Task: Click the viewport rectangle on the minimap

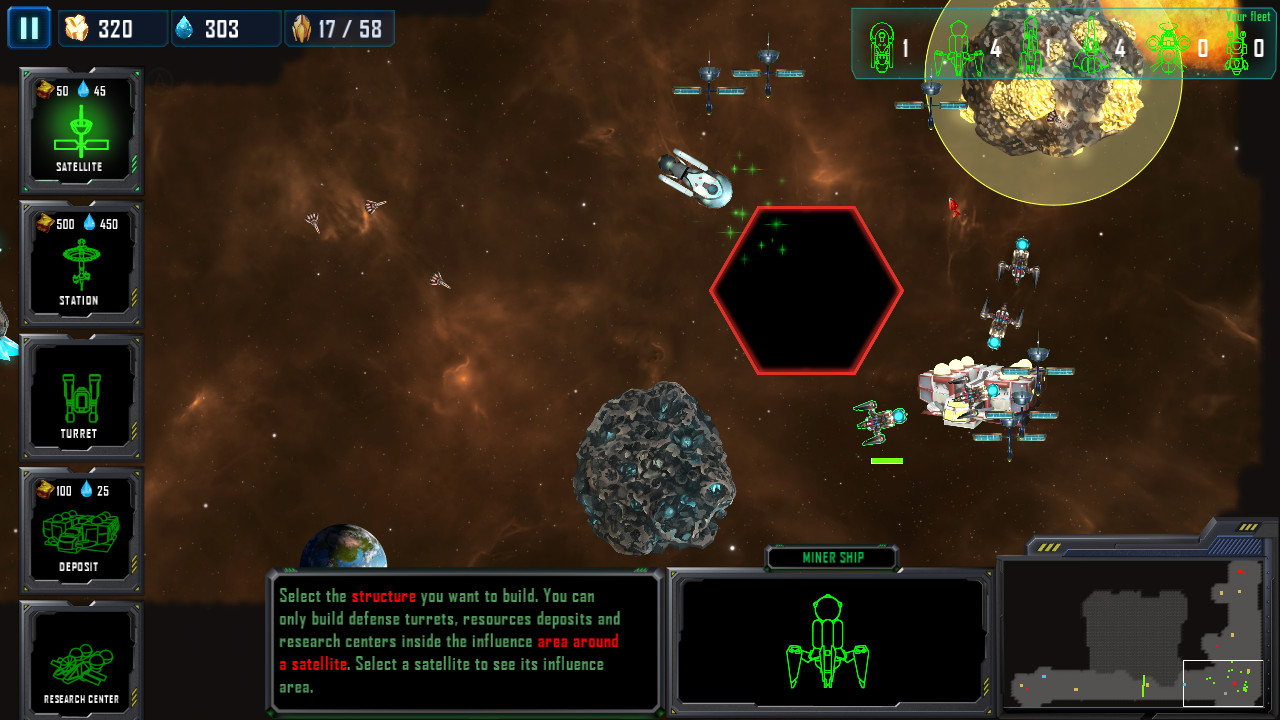Action: [x=1222, y=681]
